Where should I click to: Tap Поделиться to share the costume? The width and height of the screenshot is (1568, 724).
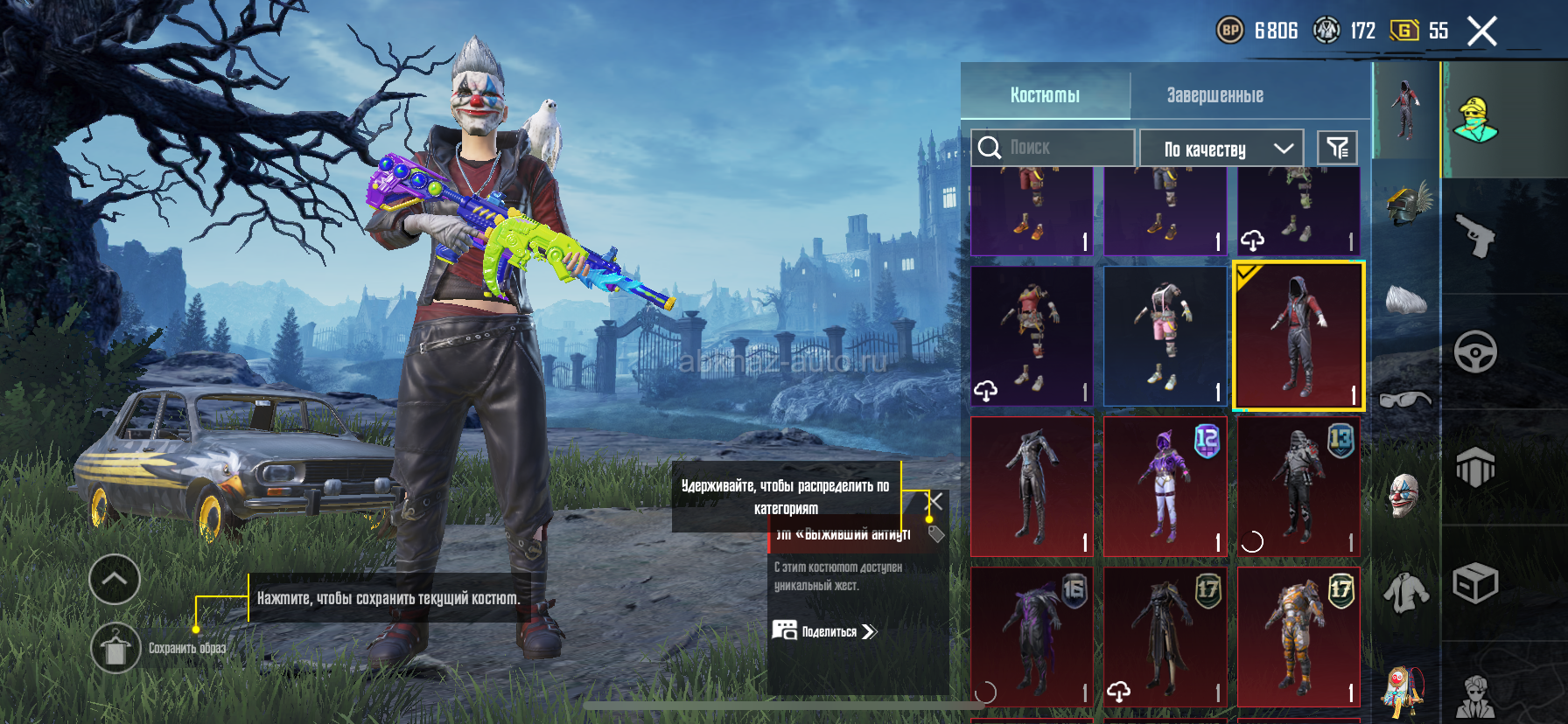[x=824, y=631]
